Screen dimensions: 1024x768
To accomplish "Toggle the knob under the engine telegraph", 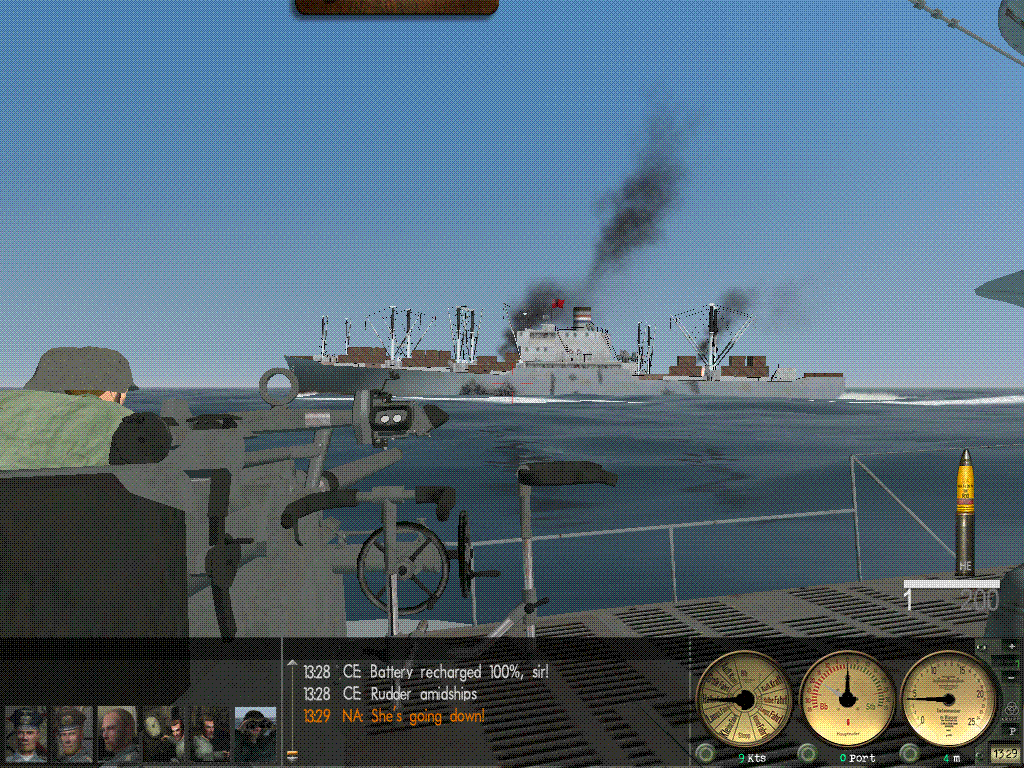I will click(x=705, y=752).
